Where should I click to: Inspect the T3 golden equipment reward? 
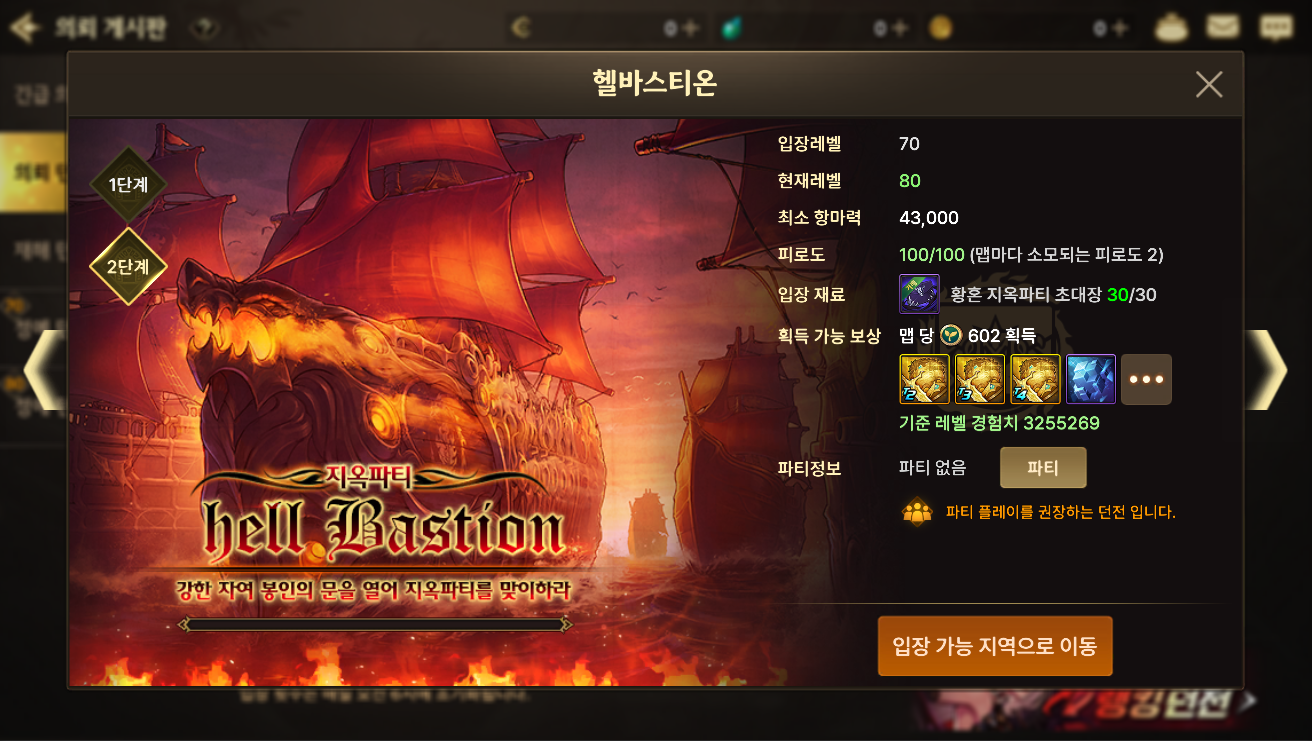980,379
